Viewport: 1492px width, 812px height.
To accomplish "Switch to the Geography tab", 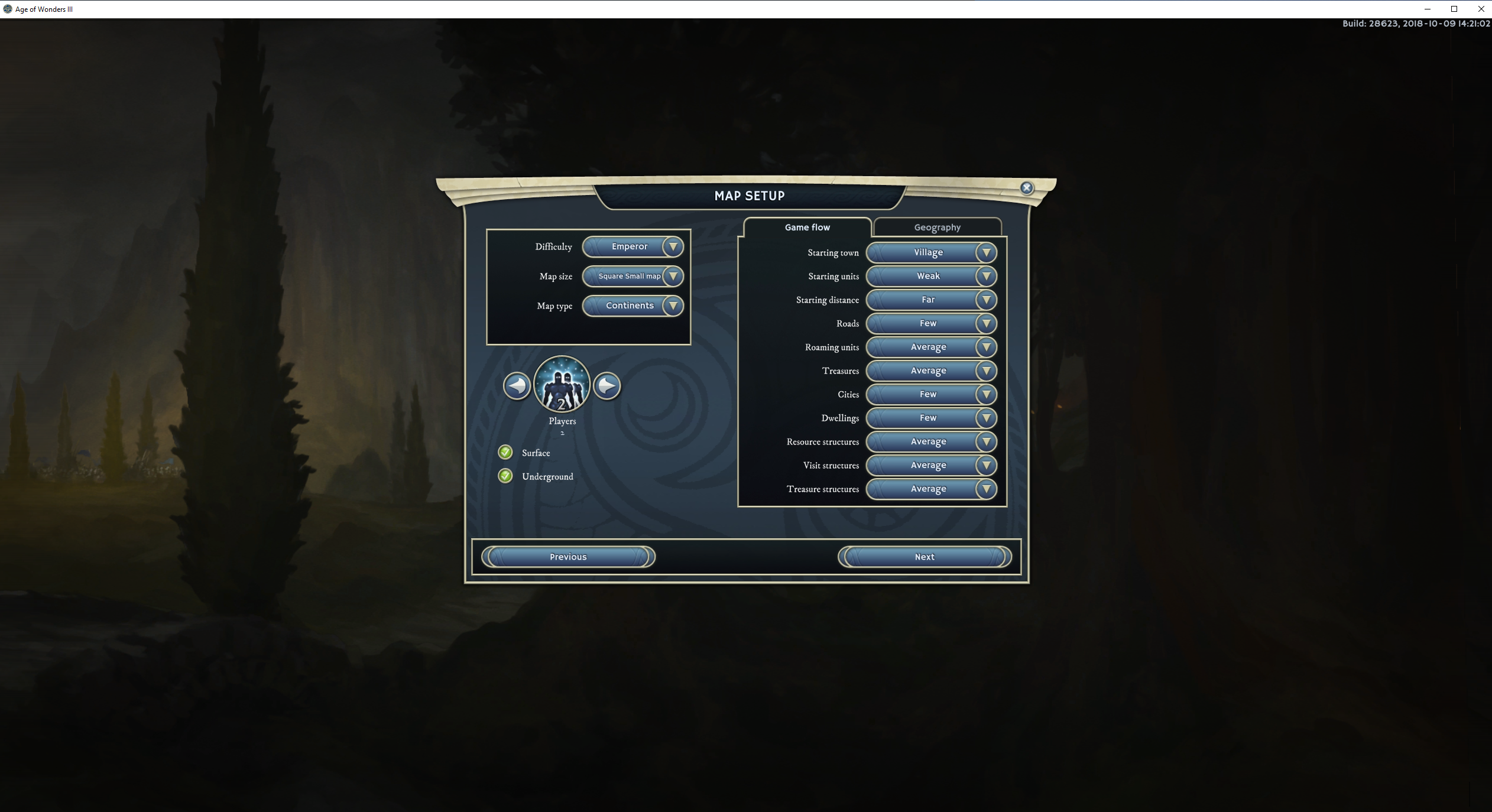I will [937, 228].
